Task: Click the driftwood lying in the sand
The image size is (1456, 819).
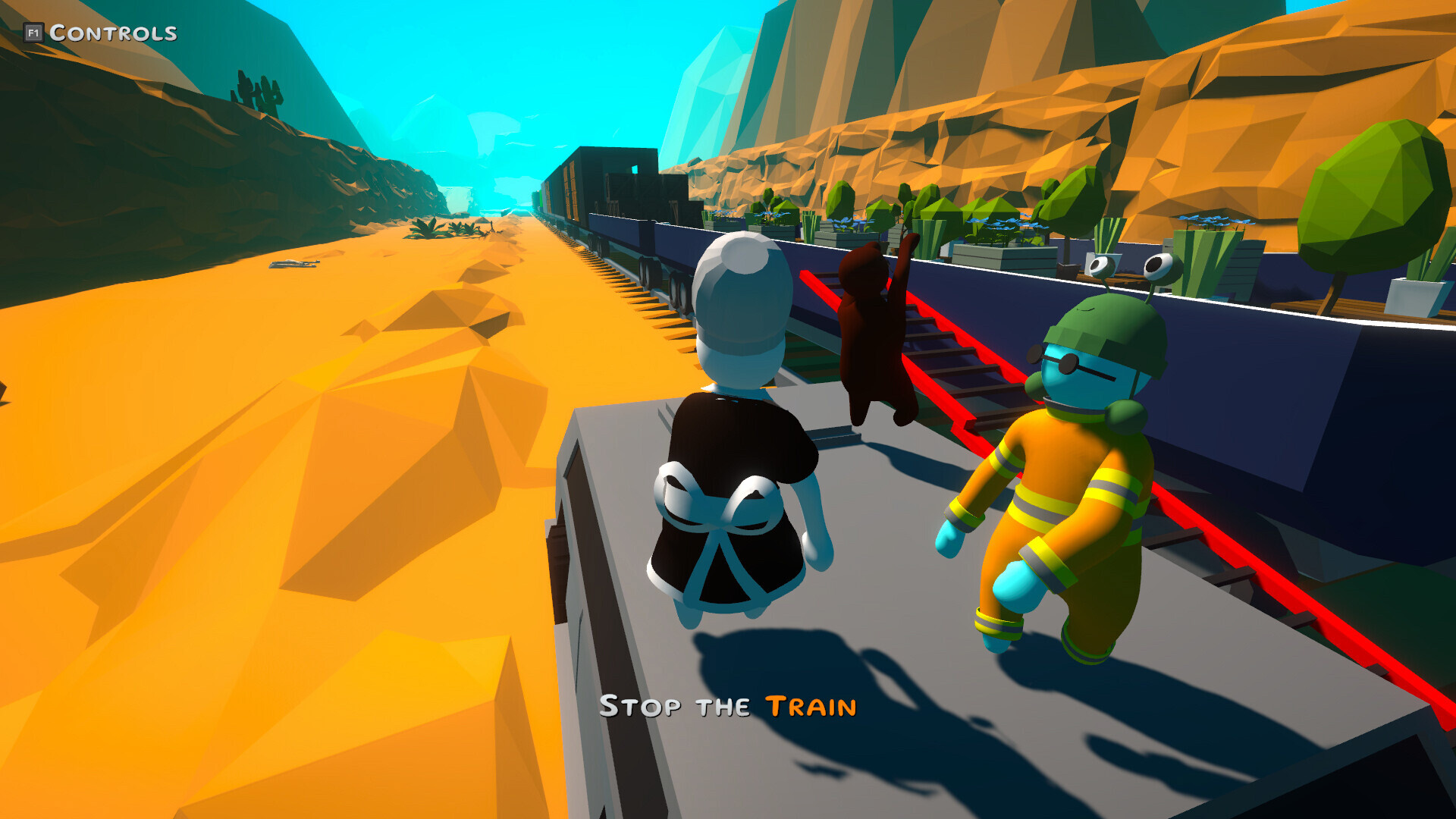Action: pyautogui.click(x=296, y=264)
